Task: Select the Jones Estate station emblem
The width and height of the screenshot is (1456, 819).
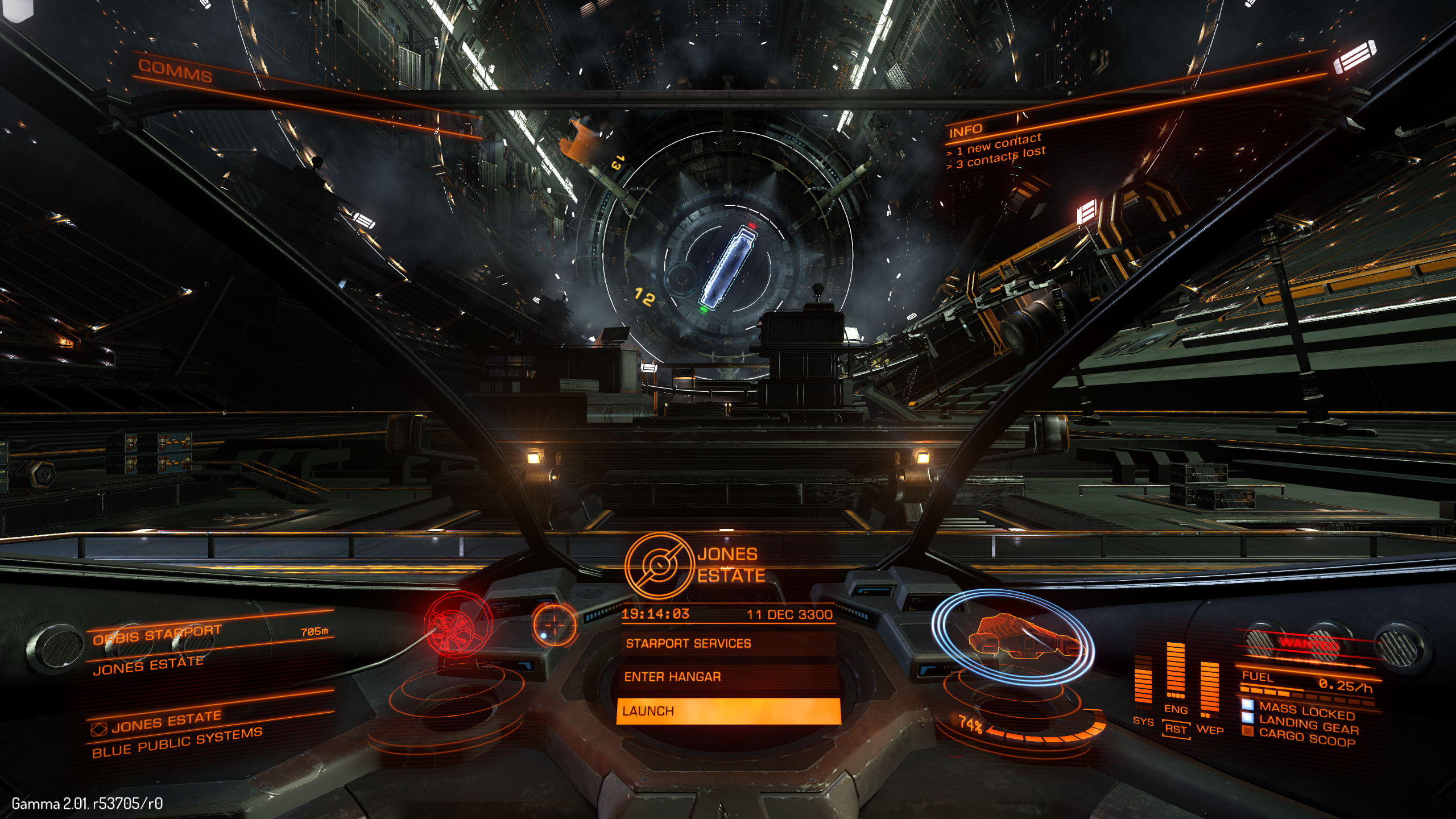Action: [660, 565]
